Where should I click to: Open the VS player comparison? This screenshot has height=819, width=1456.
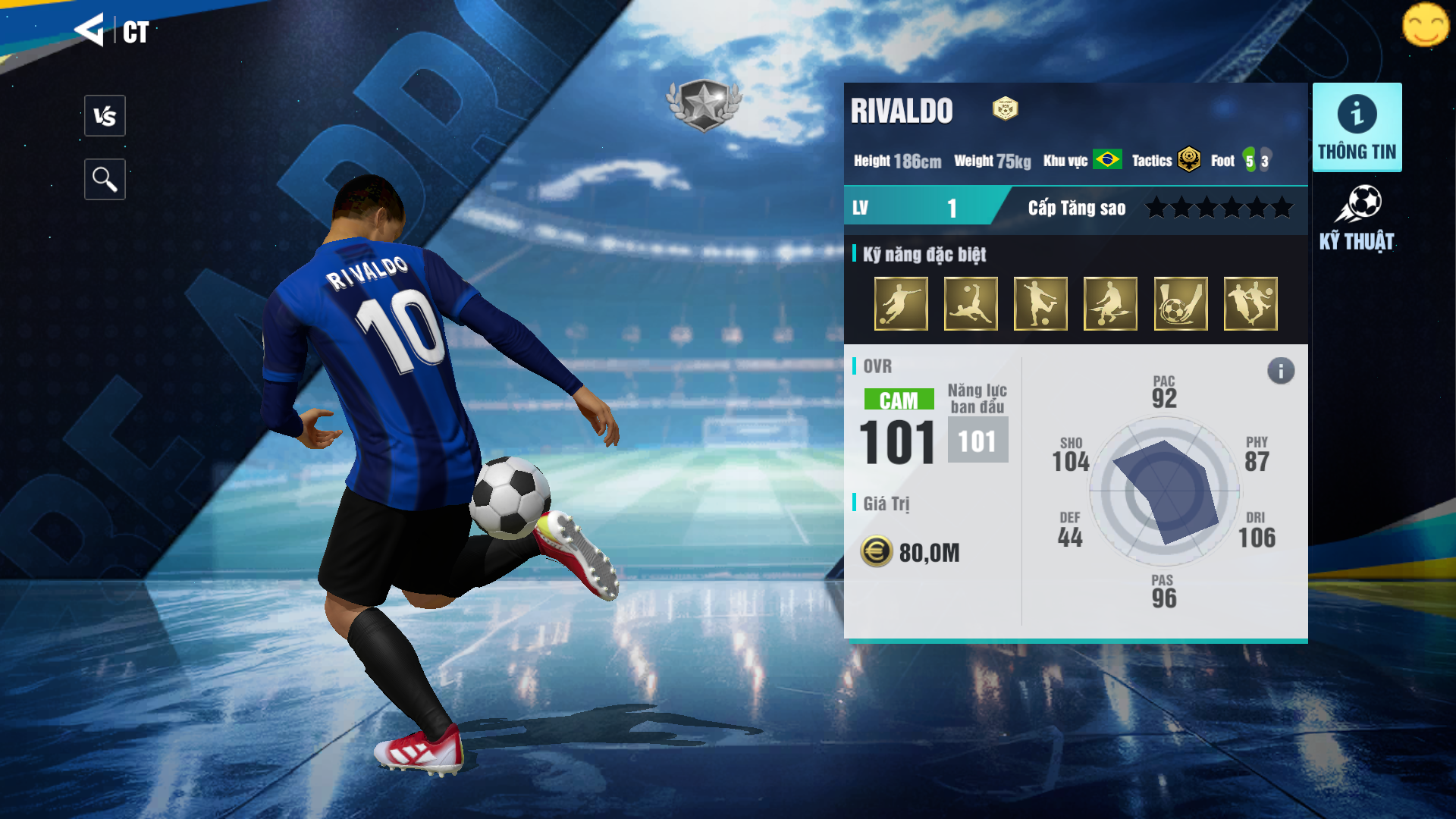point(105,116)
